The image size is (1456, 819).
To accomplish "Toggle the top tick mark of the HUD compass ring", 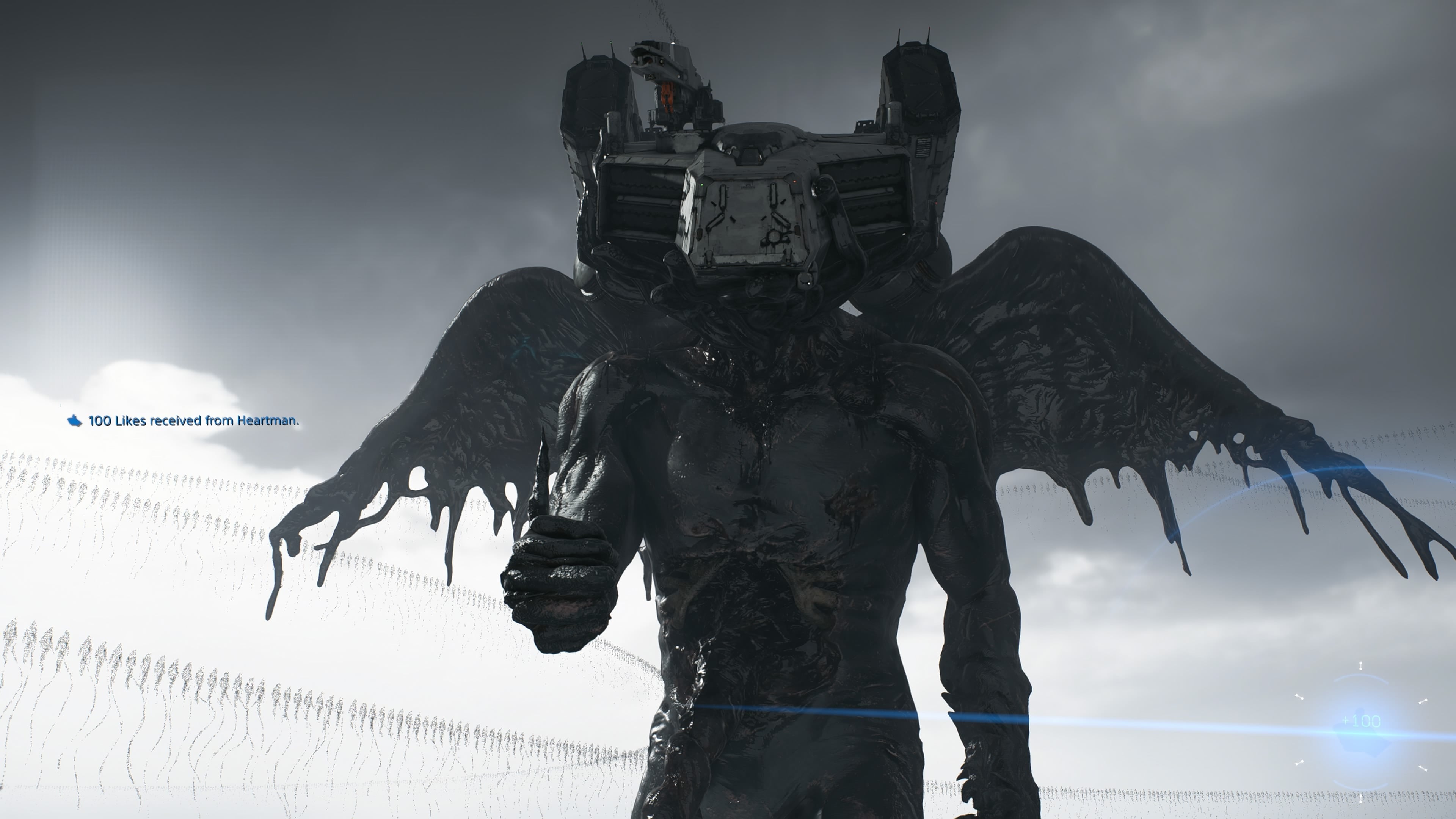I will pyautogui.click(x=1360, y=666).
